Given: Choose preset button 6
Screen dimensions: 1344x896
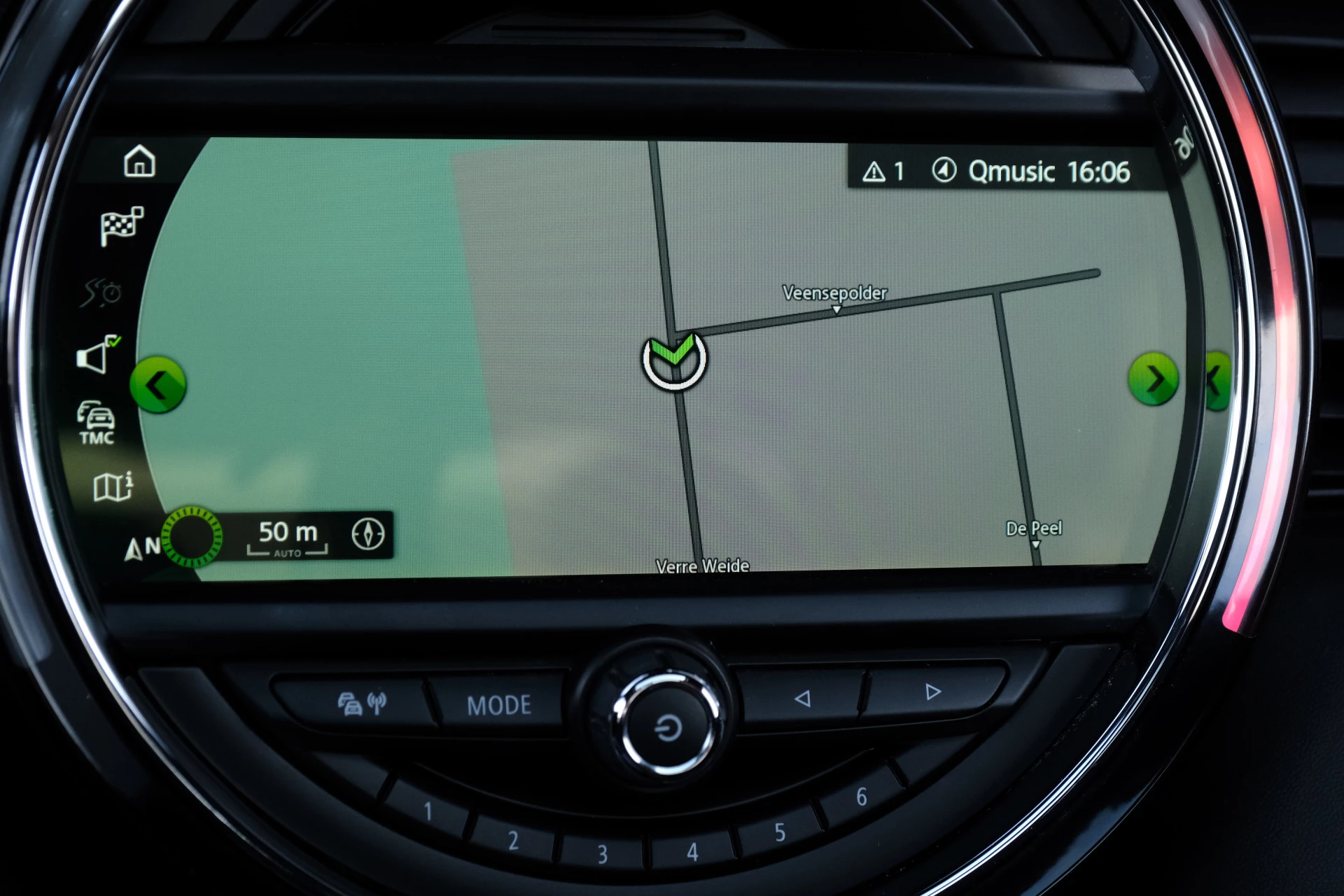Looking at the screenshot, I should (x=862, y=797).
